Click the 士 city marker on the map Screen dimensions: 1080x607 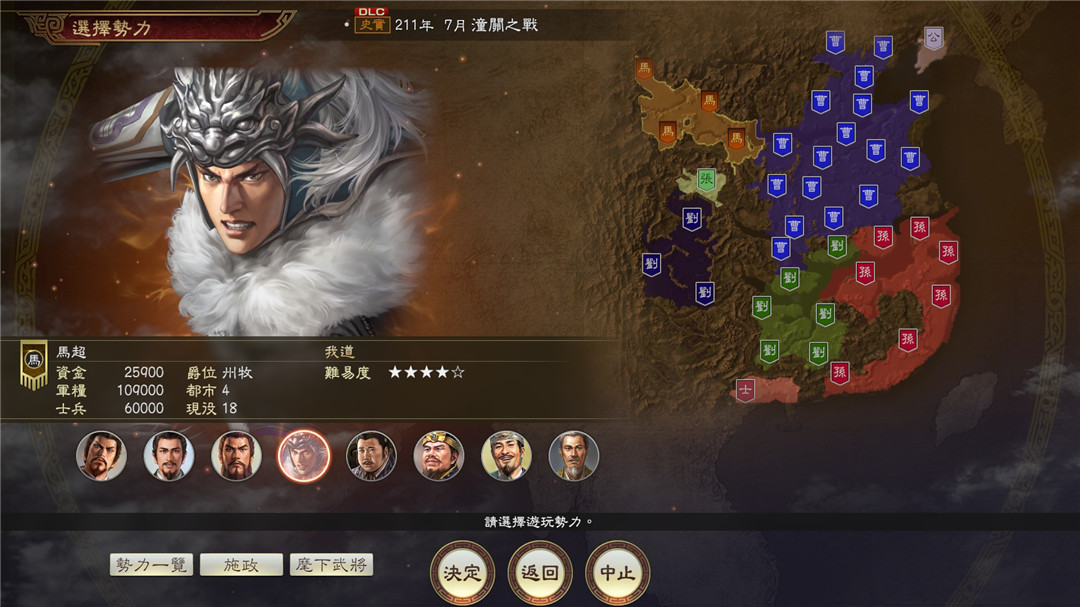745,389
